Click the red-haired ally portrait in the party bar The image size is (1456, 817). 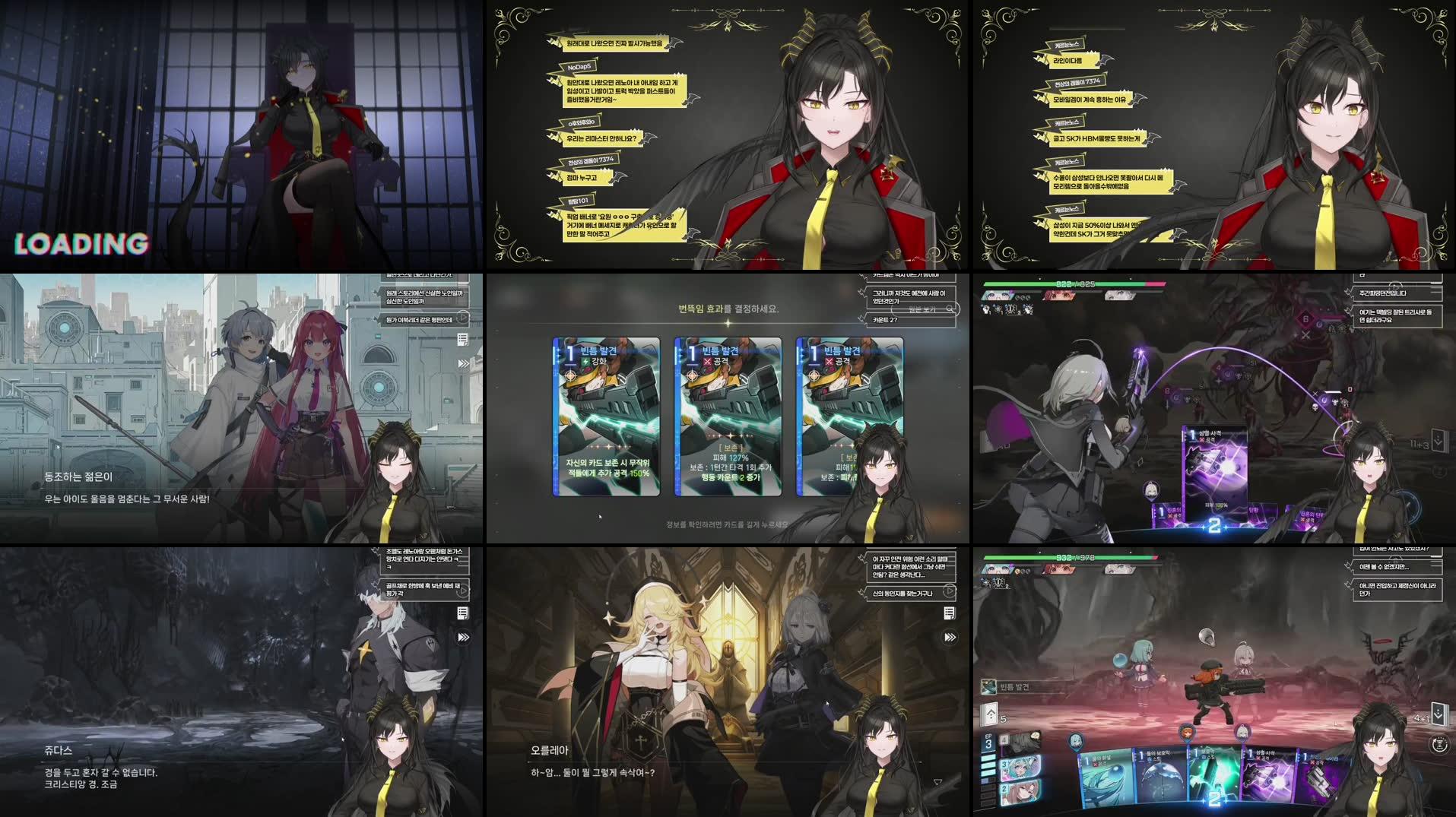coord(1058,296)
